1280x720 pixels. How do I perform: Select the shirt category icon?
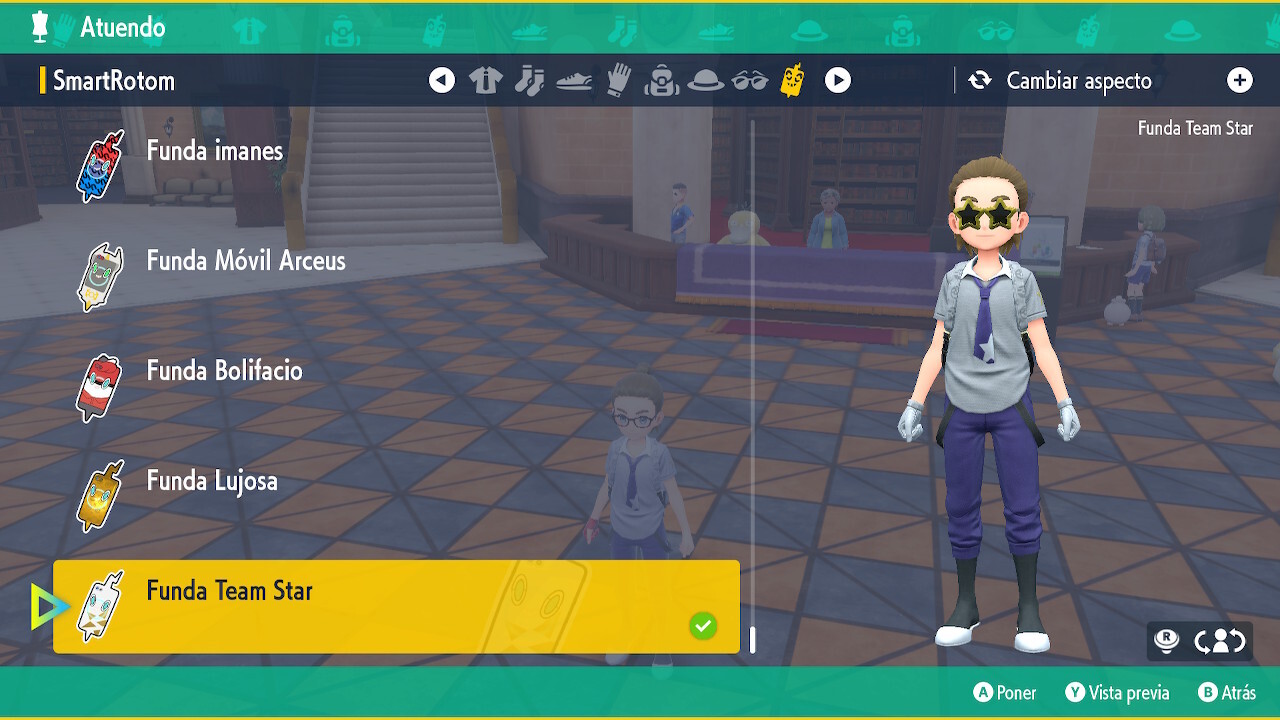485,80
